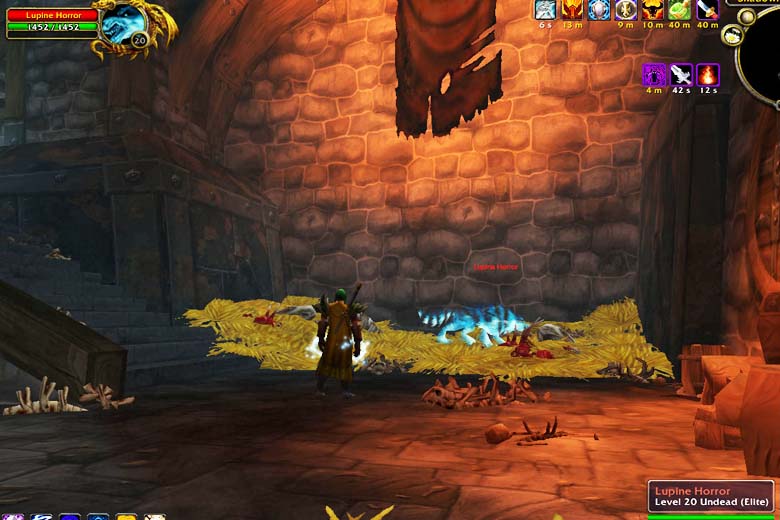The height and width of the screenshot is (520, 780).
Task: Click the Lupine Horror target portrait
Action: [123, 22]
